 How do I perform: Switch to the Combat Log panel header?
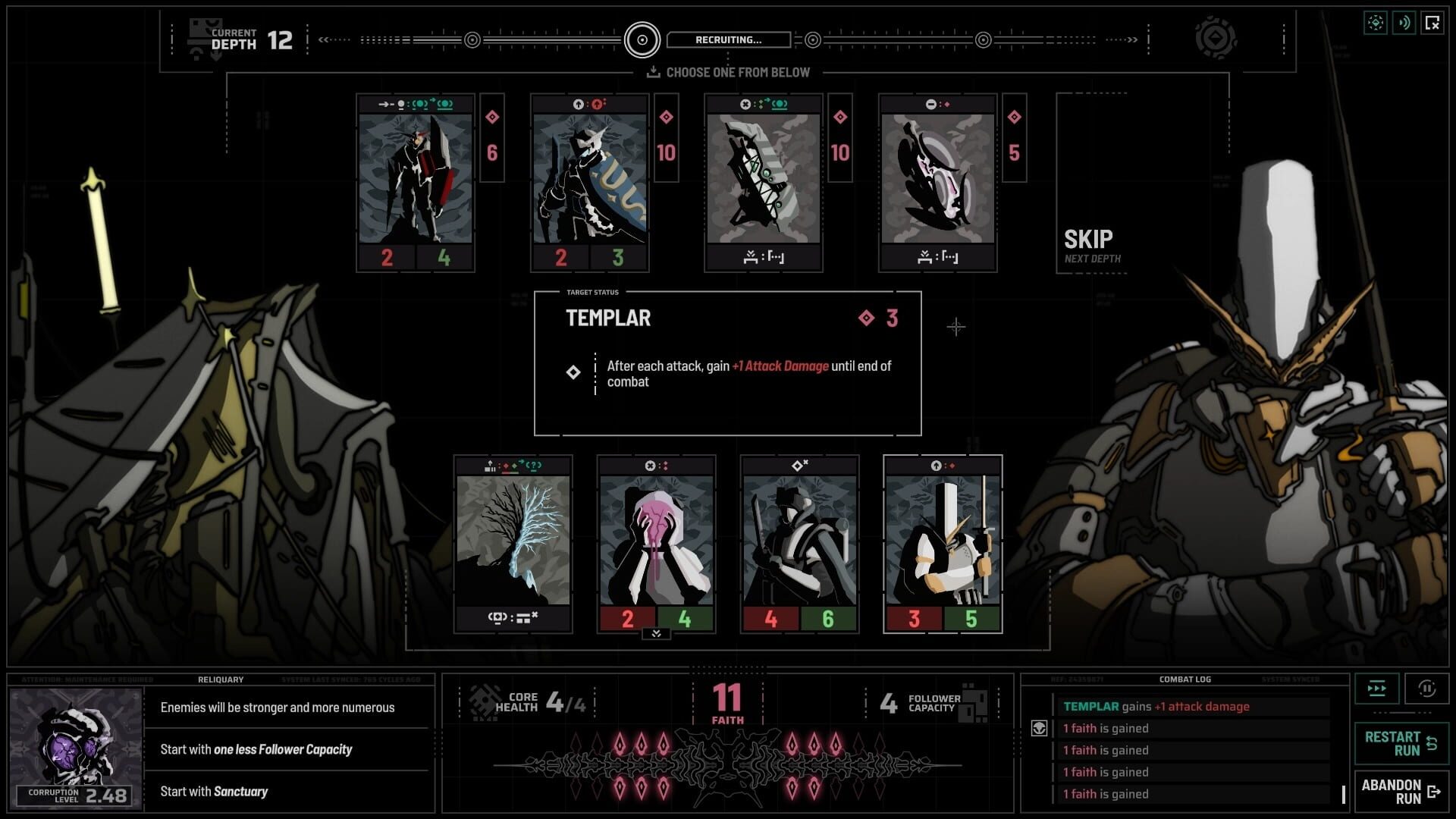tap(1186, 679)
